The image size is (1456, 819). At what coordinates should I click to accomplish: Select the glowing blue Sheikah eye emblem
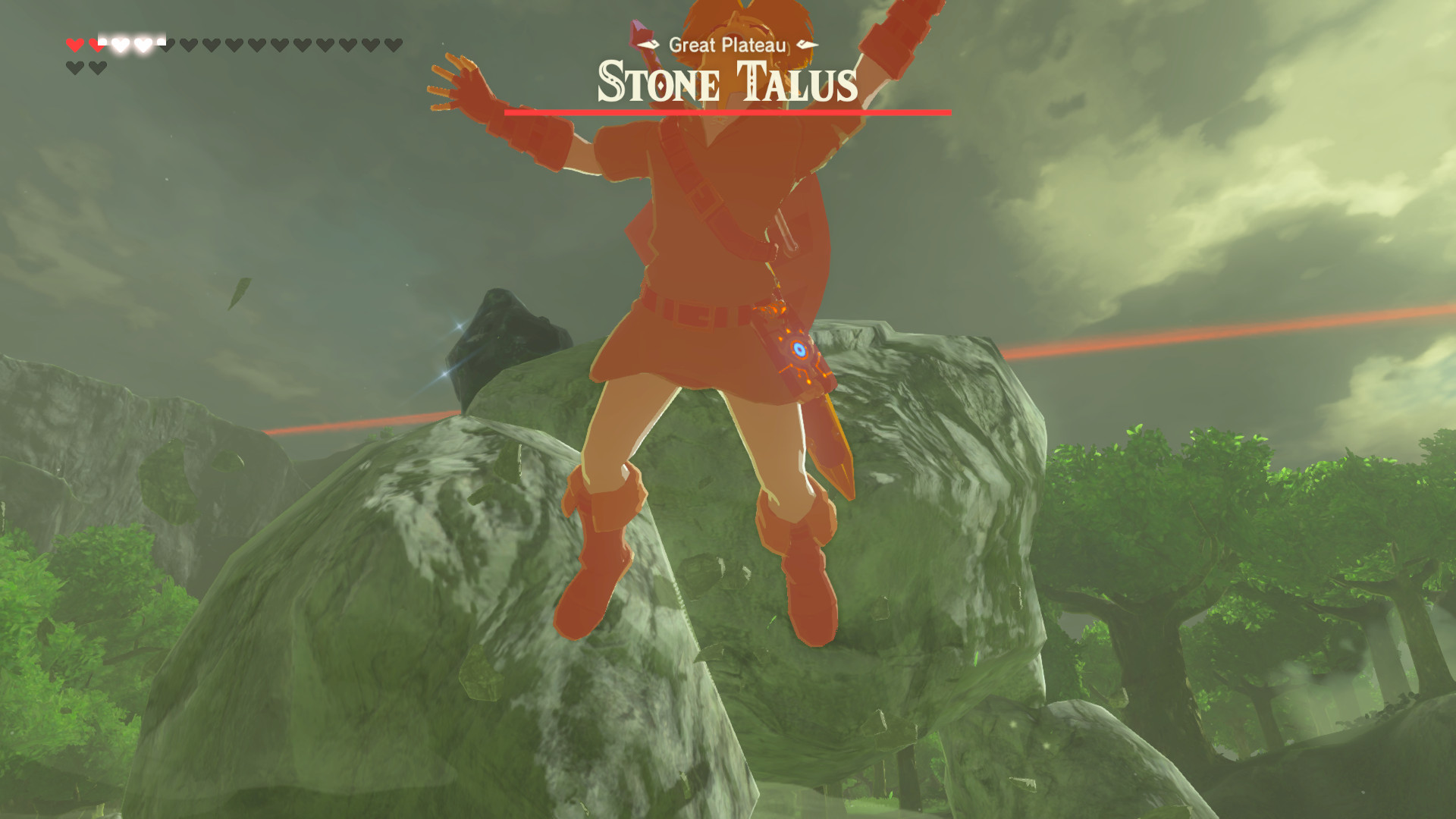click(x=799, y=350)
